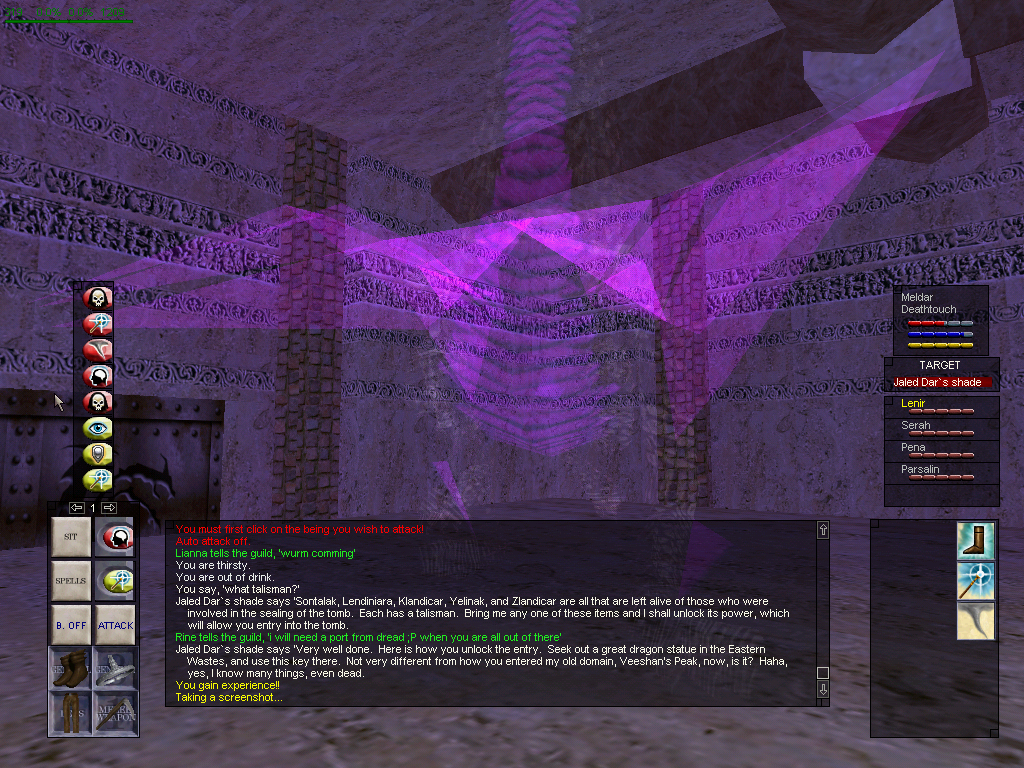Use the brown boots hotbar slot
Image resolution: width=1024 pixels, height=768 pixels.
click(x=71, y=668)
